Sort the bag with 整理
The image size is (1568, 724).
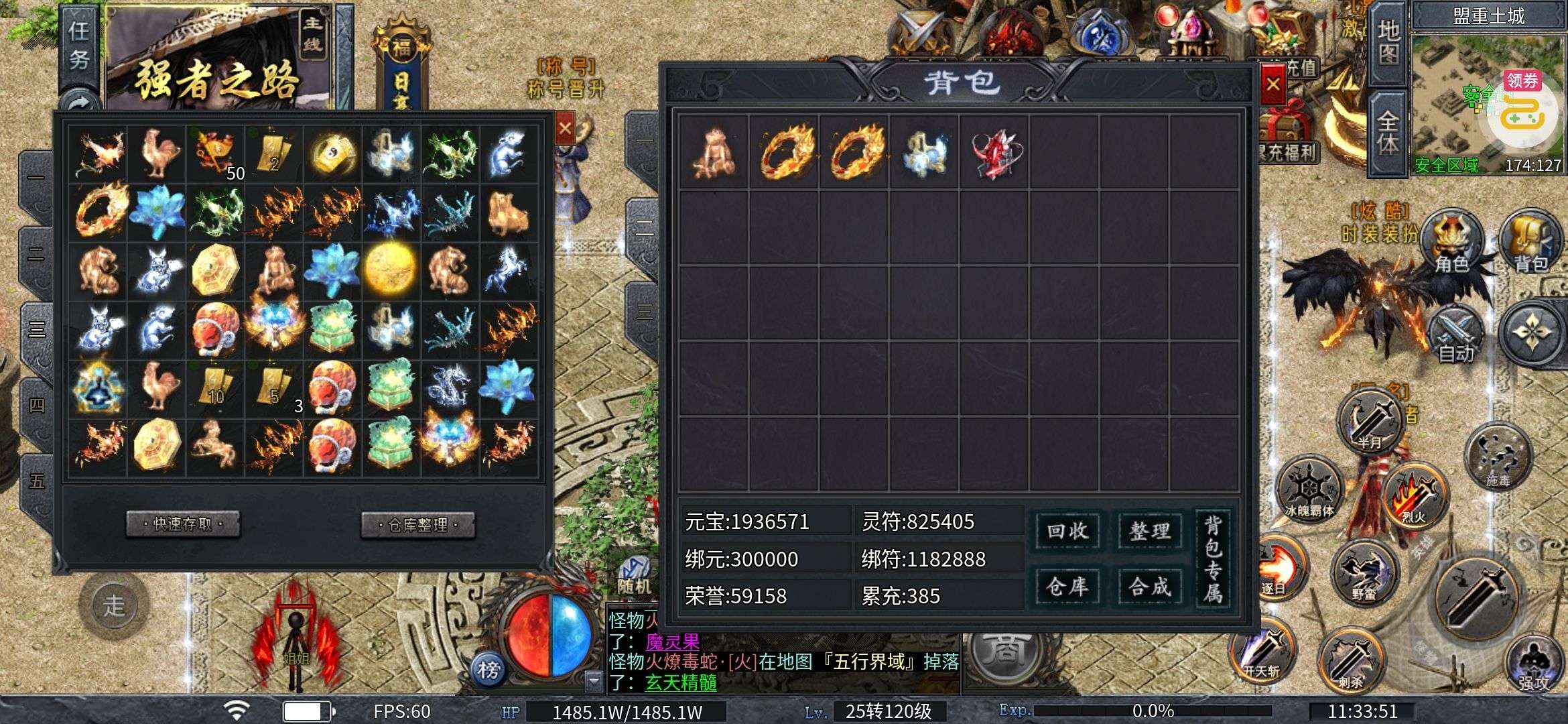1149,532
